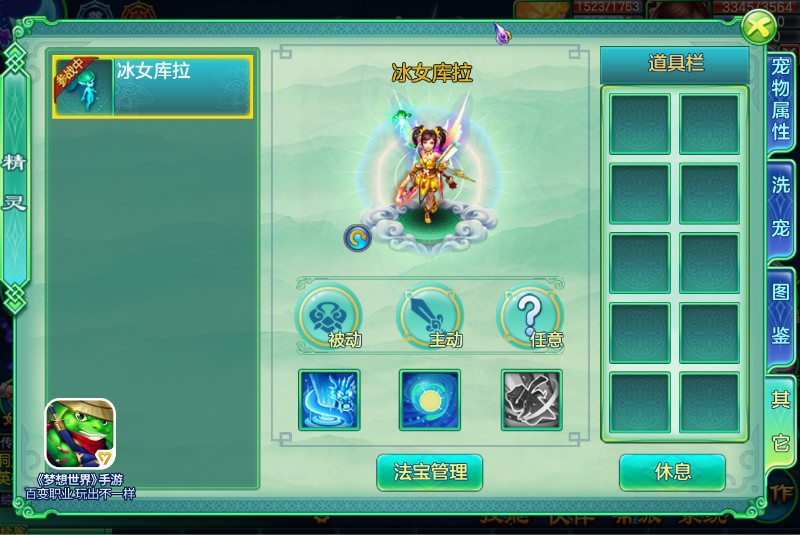Viewport: 800px width, 535px height.
Task: Click the 休息 rest button
Action: (x=671, y=472)
